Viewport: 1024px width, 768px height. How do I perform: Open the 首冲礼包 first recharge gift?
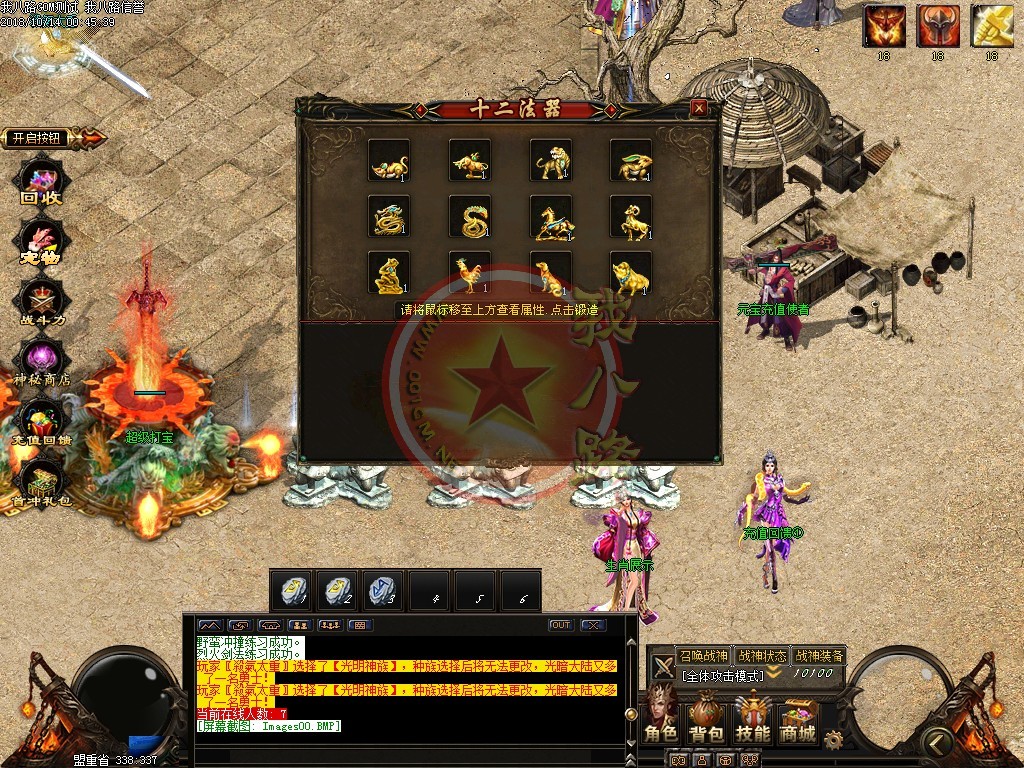tap(42, 482)
